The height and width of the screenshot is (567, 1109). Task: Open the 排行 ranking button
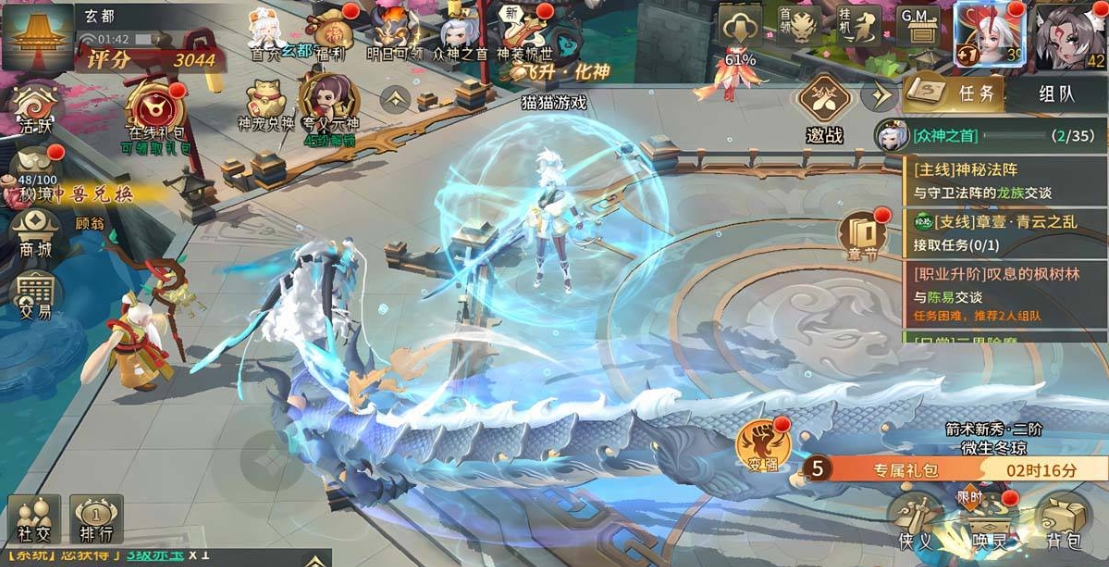point(97,520)
